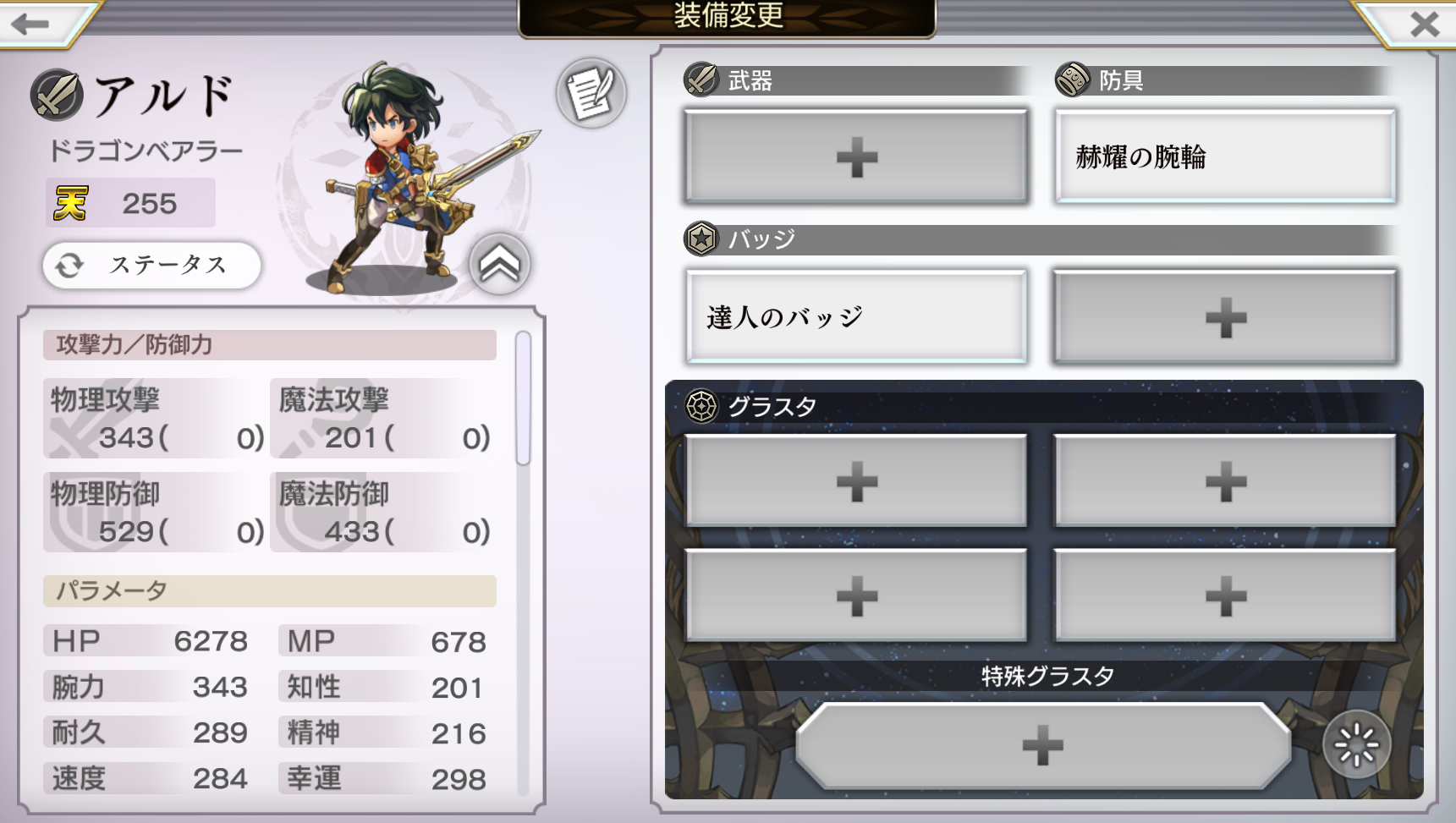Go back using the arrow button
The height and width of the screenshot is (823, 1456).
click(x=32, y=24)
